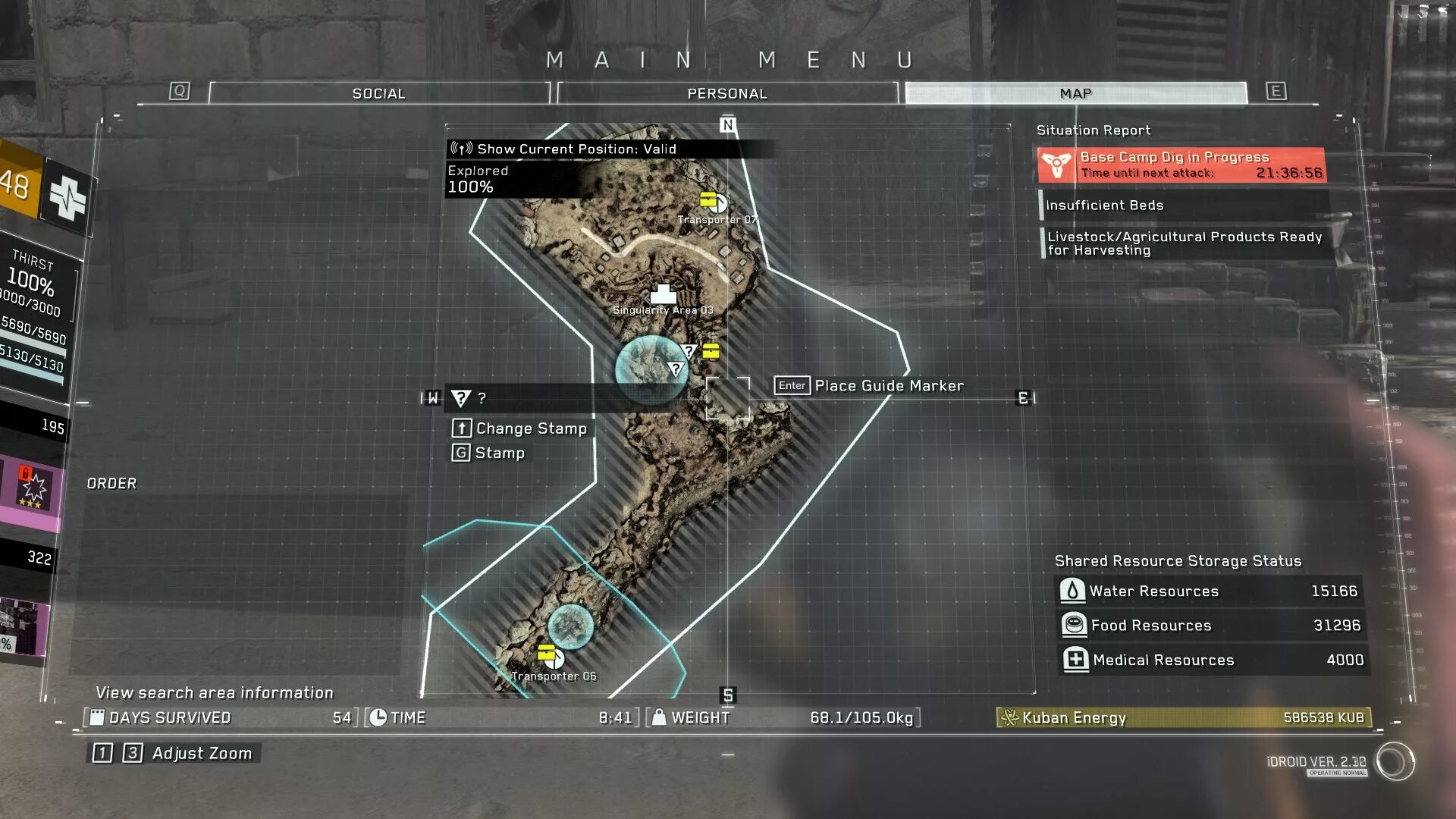This screenshot has height=819, width=1456.
Task: Open the PERSONAL tab
Action: coord(726,93)
